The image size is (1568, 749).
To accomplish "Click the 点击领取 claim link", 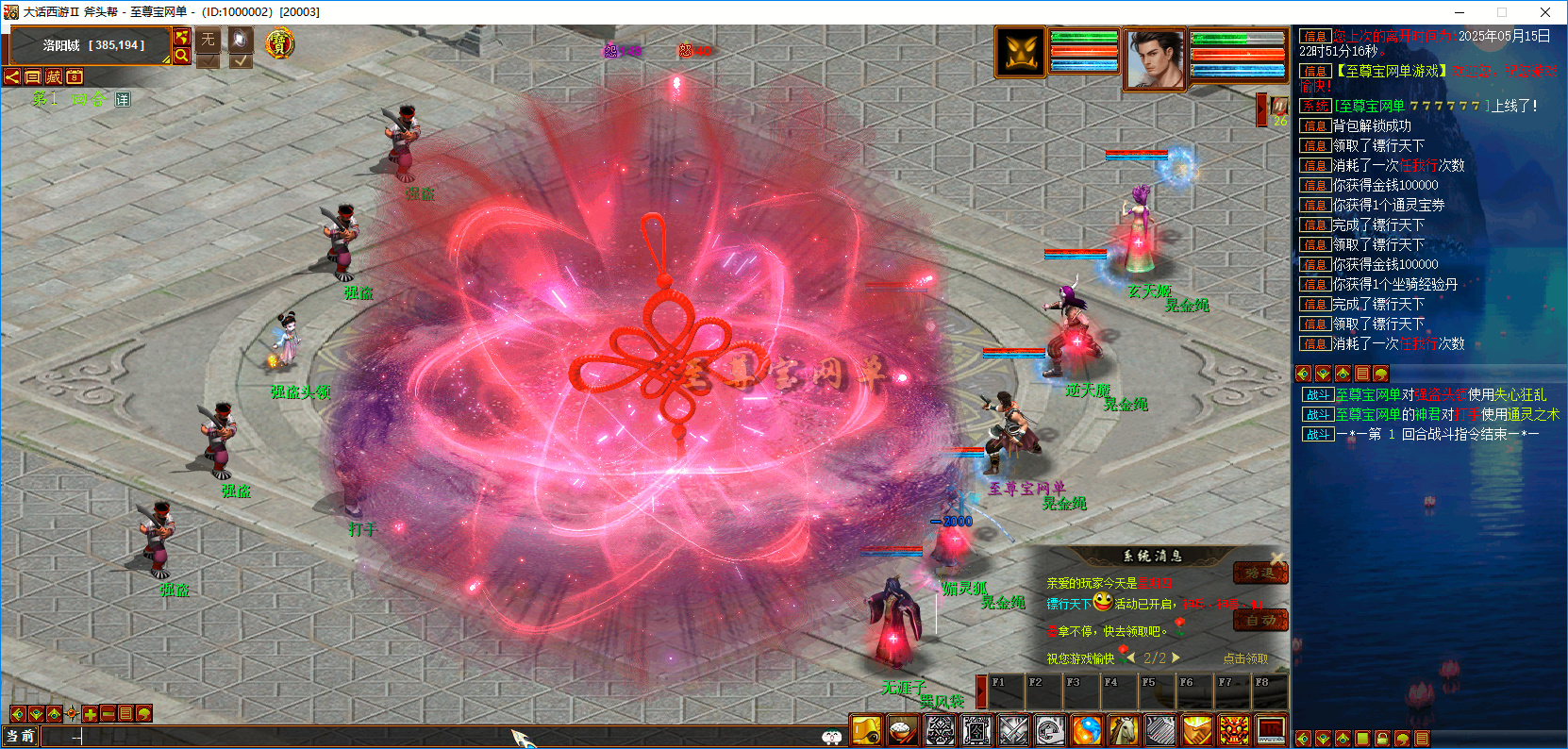I will (1245, 658).
